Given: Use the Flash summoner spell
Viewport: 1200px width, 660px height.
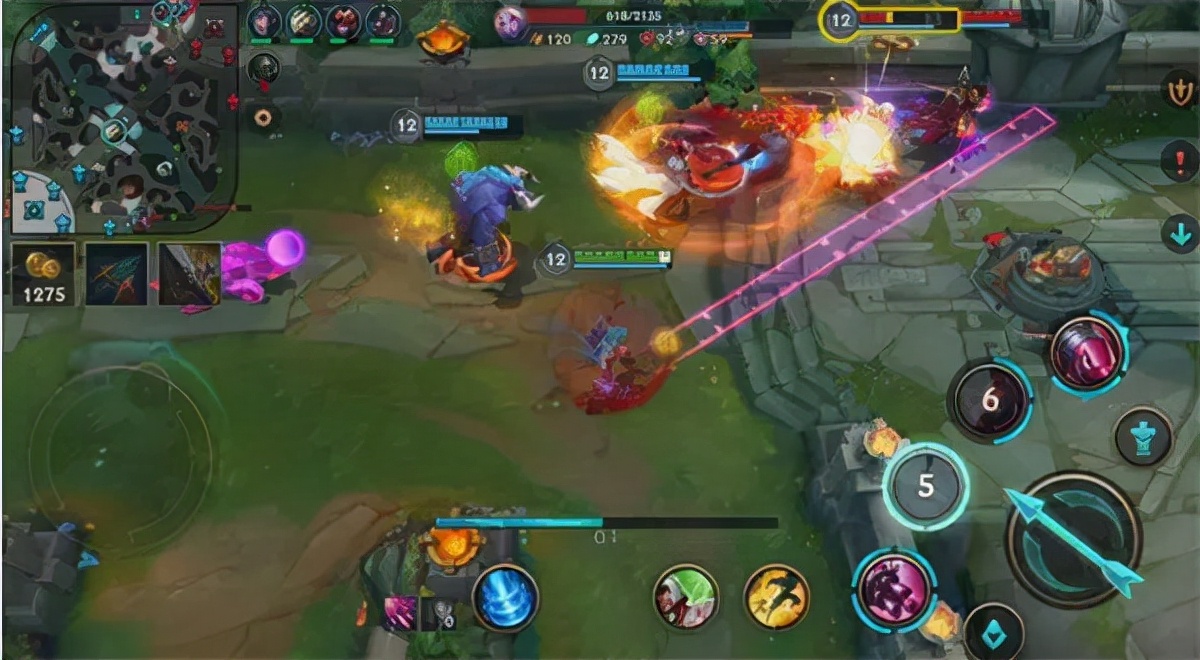Looking at the screenshot, I should [776, 597].
